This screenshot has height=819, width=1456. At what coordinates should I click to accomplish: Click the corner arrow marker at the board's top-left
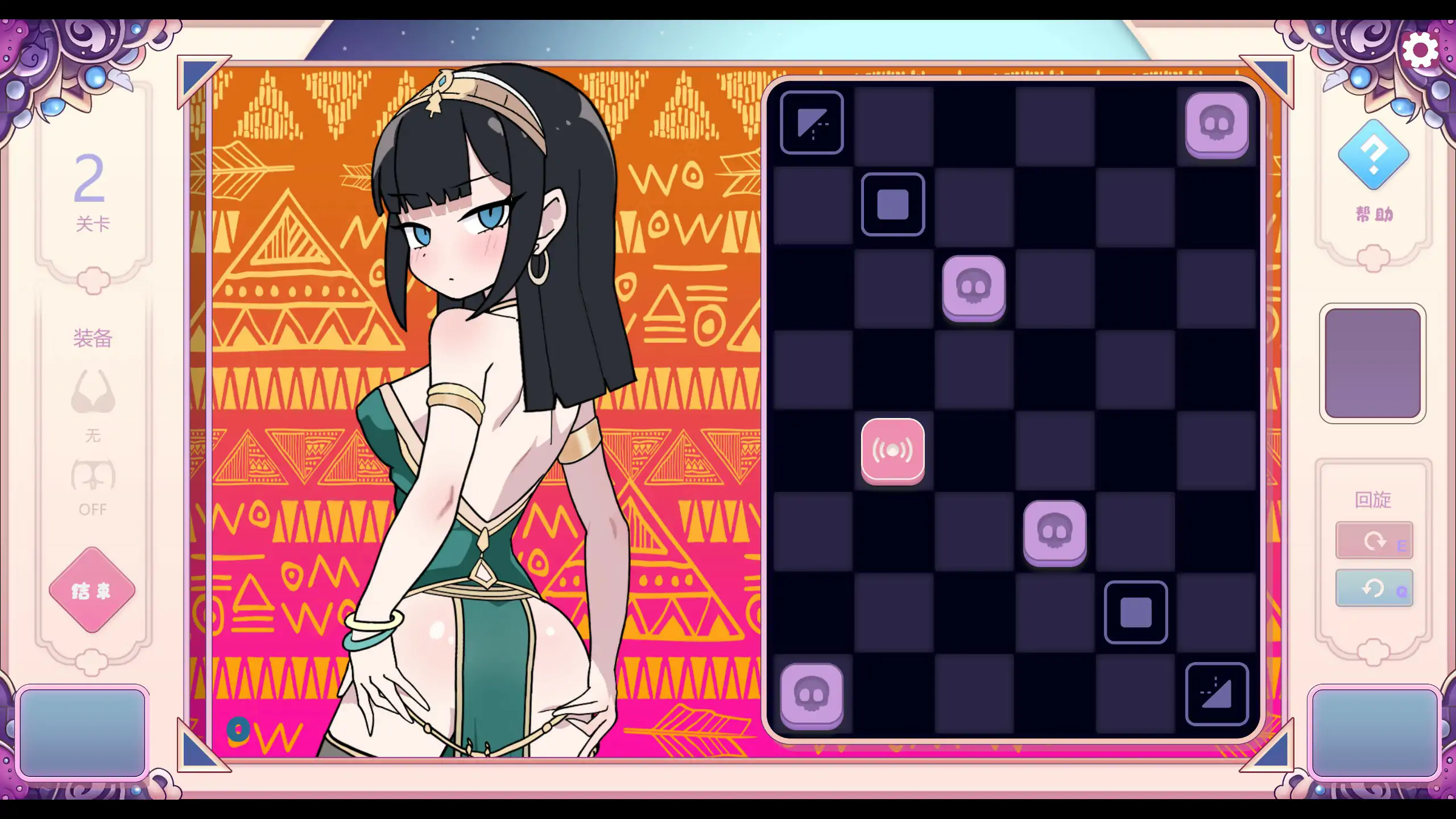(x=812, y=123)
